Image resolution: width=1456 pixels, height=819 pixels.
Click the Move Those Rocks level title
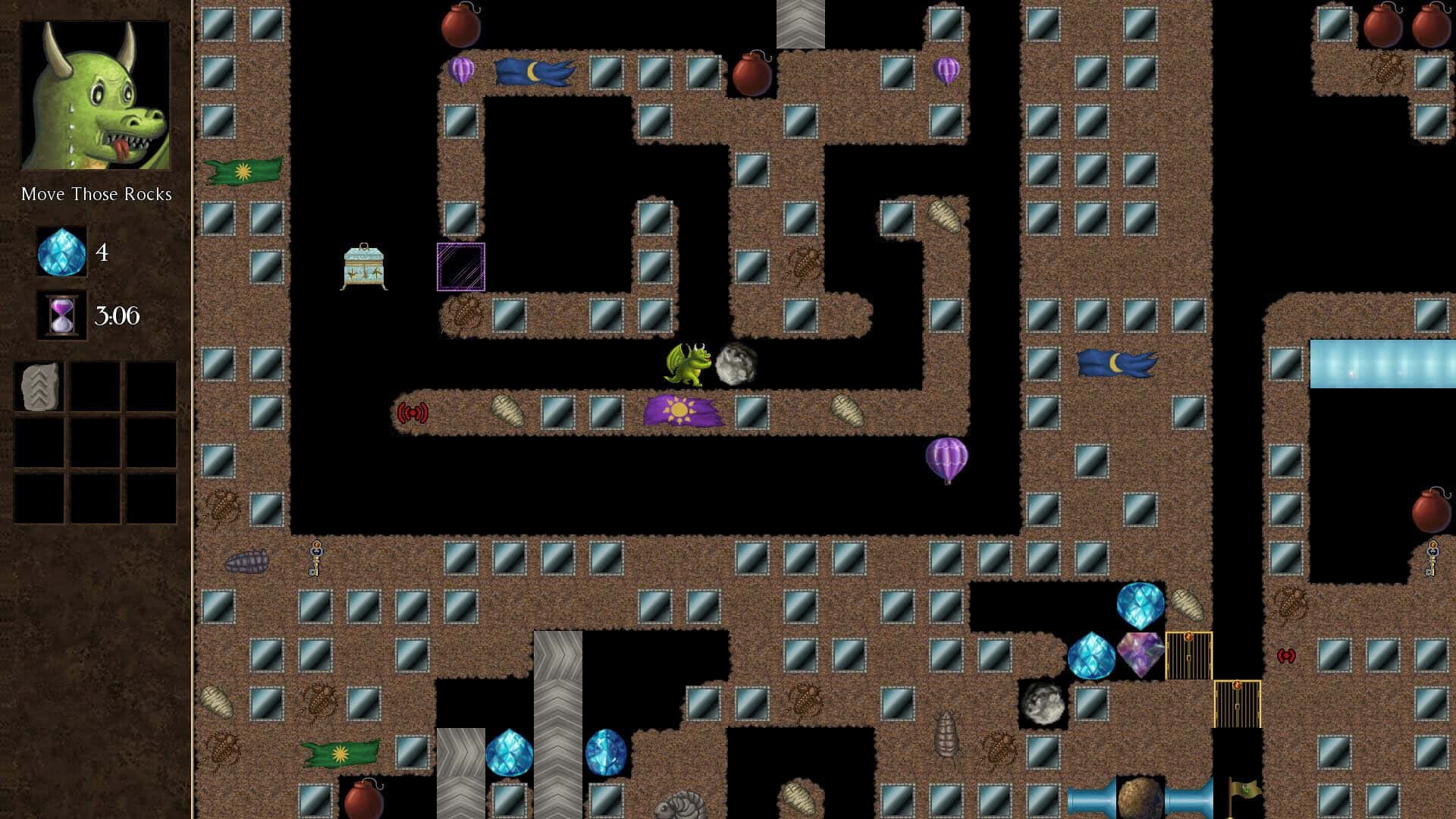(96, 194)
